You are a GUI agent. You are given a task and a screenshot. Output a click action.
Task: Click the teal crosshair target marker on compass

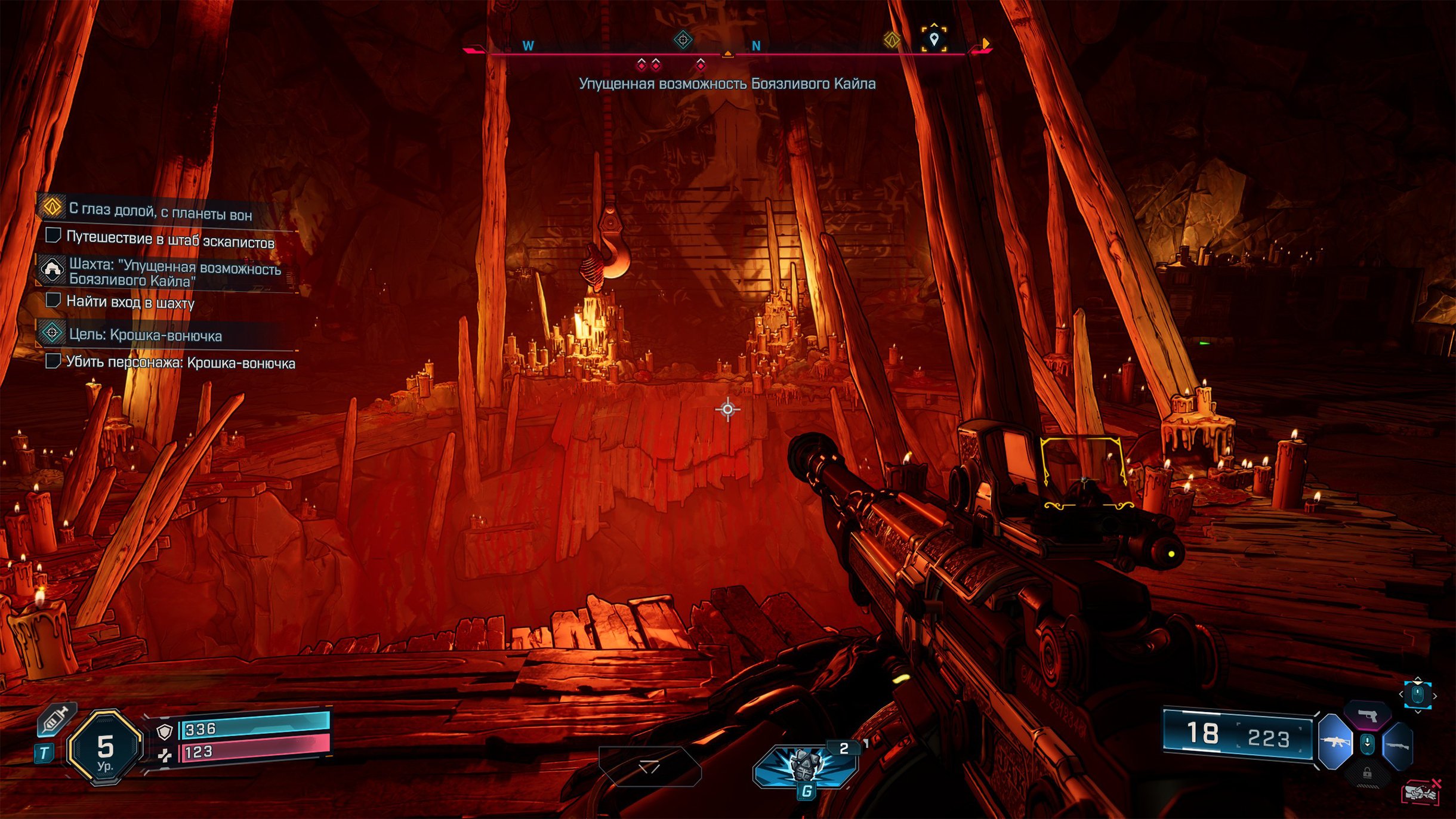pos(683,40)
